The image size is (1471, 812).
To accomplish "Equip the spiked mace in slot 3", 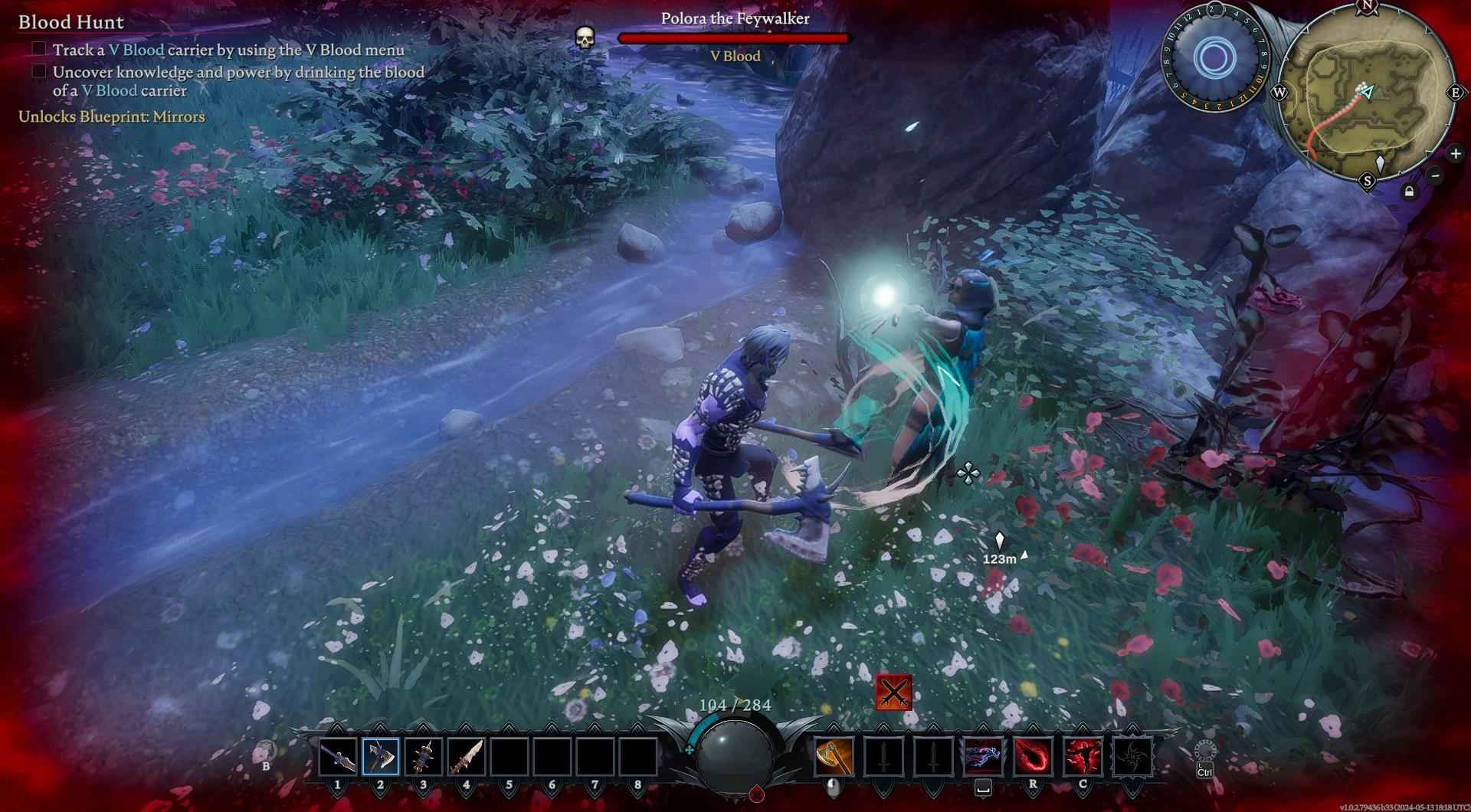I will tap(424, 757).
